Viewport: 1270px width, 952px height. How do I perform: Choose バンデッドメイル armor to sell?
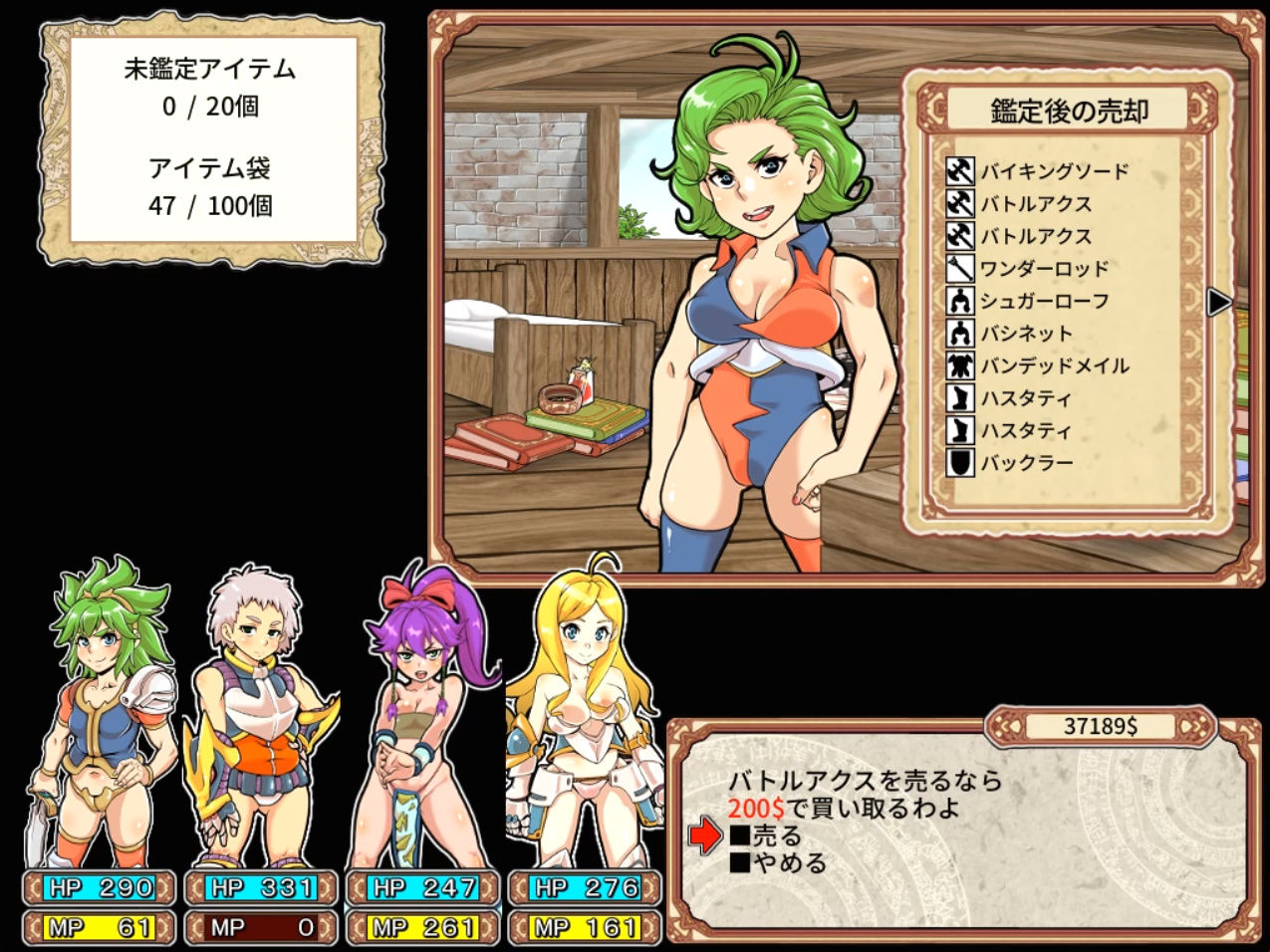tap(1054, 366)
